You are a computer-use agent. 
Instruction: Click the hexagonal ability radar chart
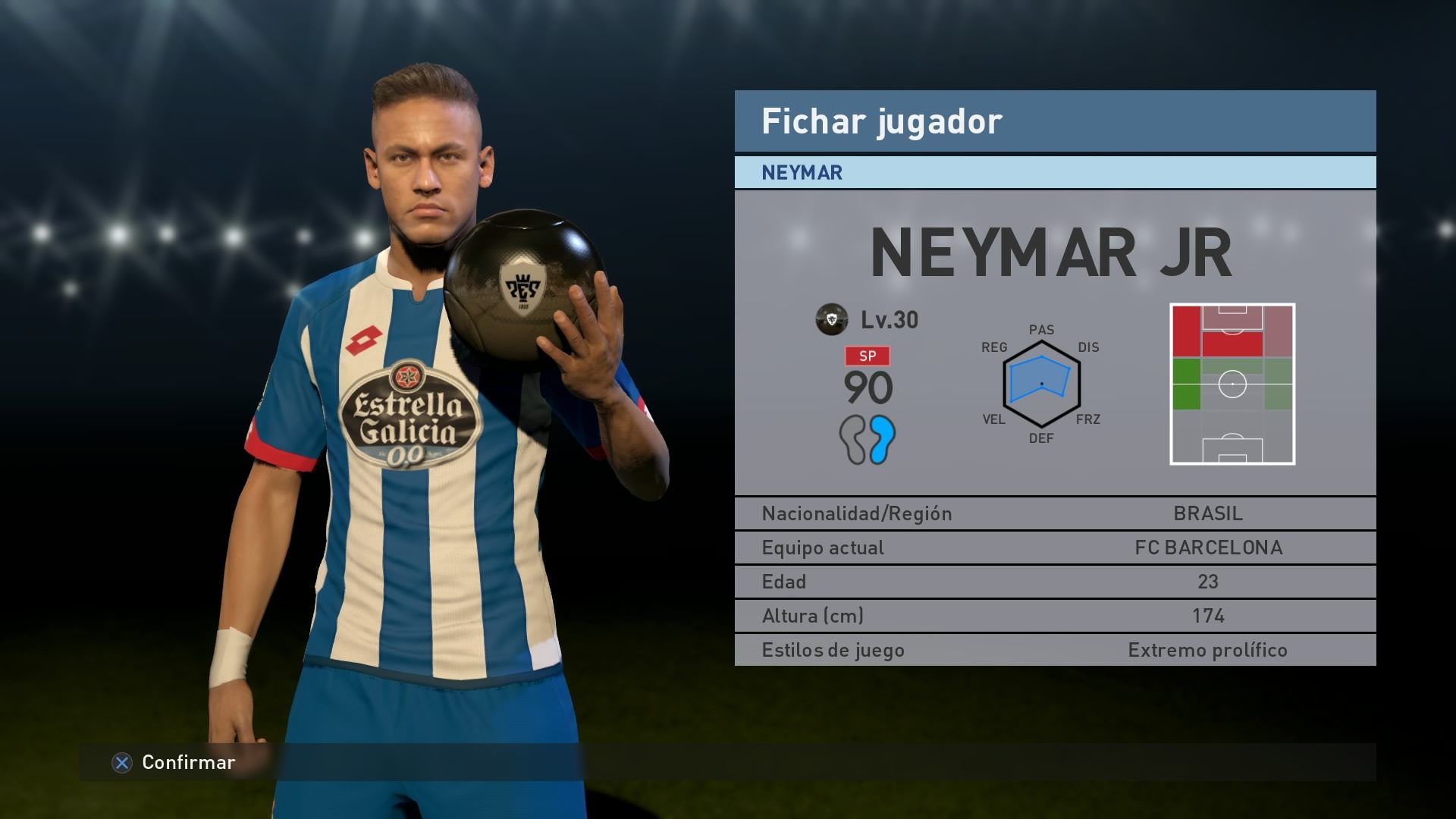tap(1041, 384)
